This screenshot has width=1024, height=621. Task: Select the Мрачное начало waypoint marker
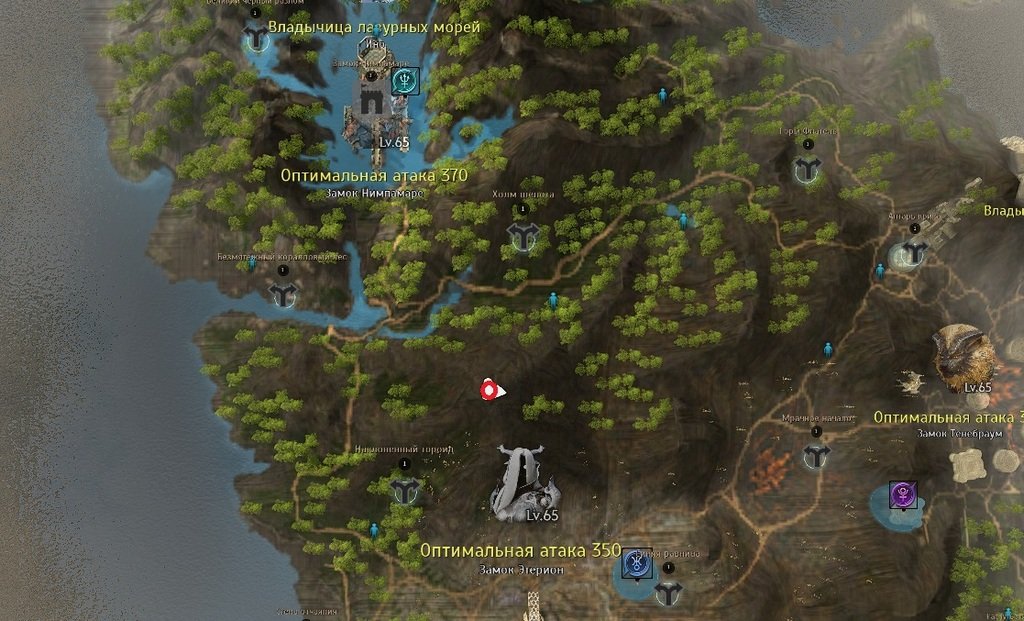point(816,456)
